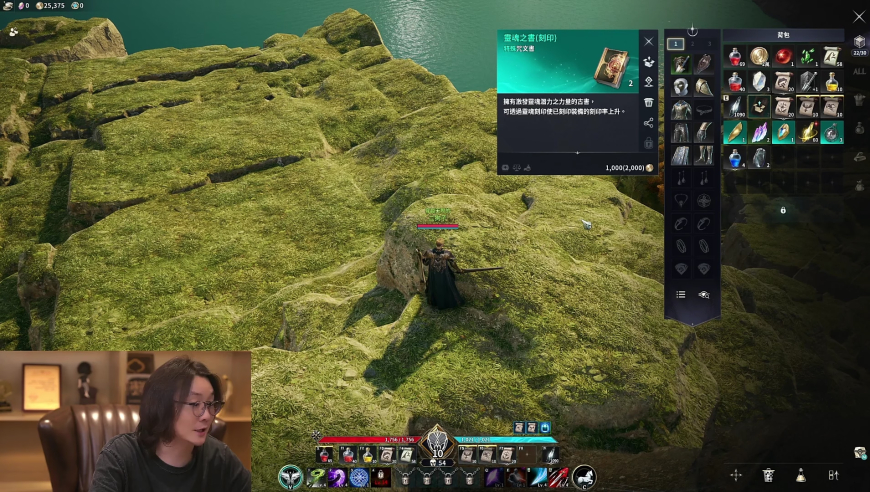The height and width of the screenshot is (492, 870).
Task: Select the purple crystal cluster slot
Action: (x=759, y=132)
